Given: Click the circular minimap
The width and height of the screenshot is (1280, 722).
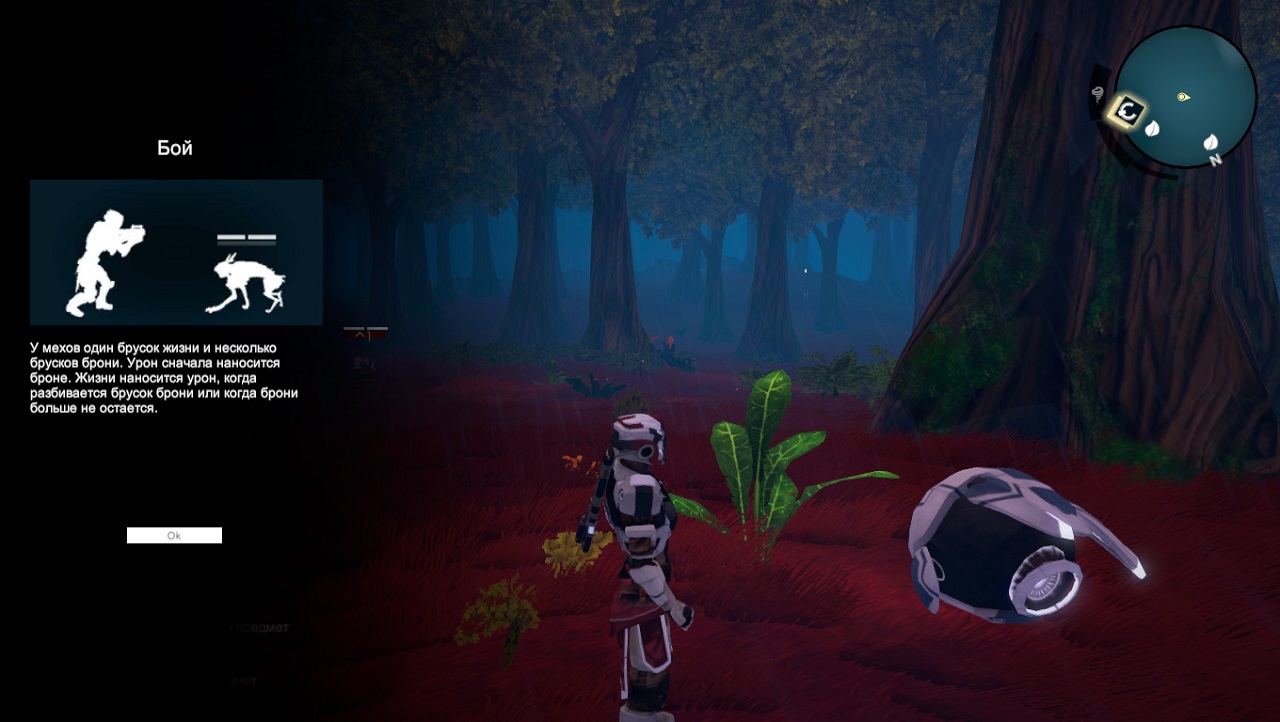Looking at the screenshot, I should 1185,96.
